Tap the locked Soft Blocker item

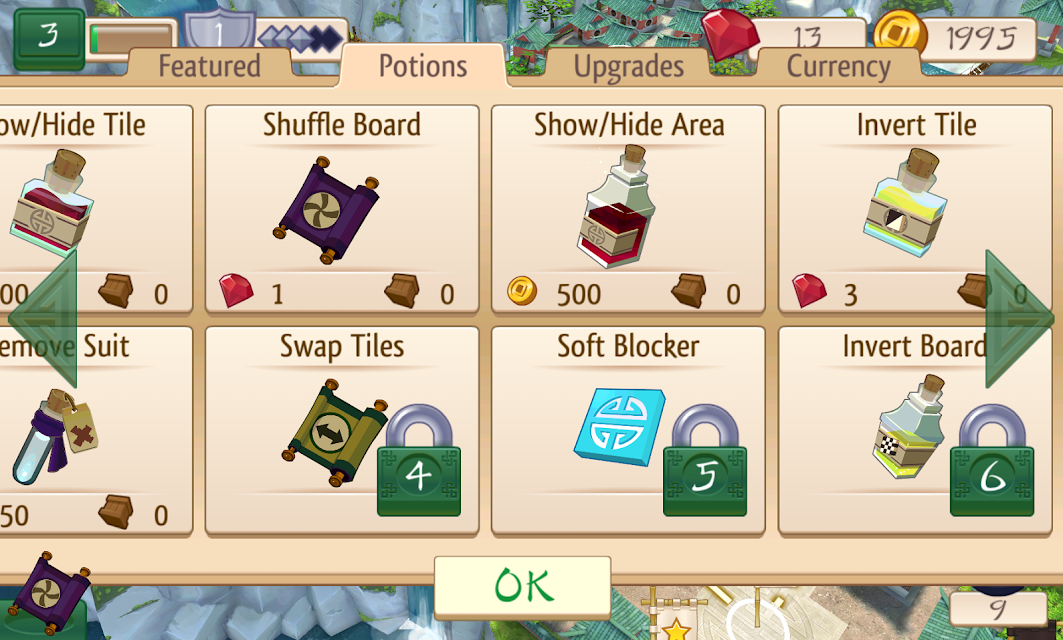tap(628, 432)
